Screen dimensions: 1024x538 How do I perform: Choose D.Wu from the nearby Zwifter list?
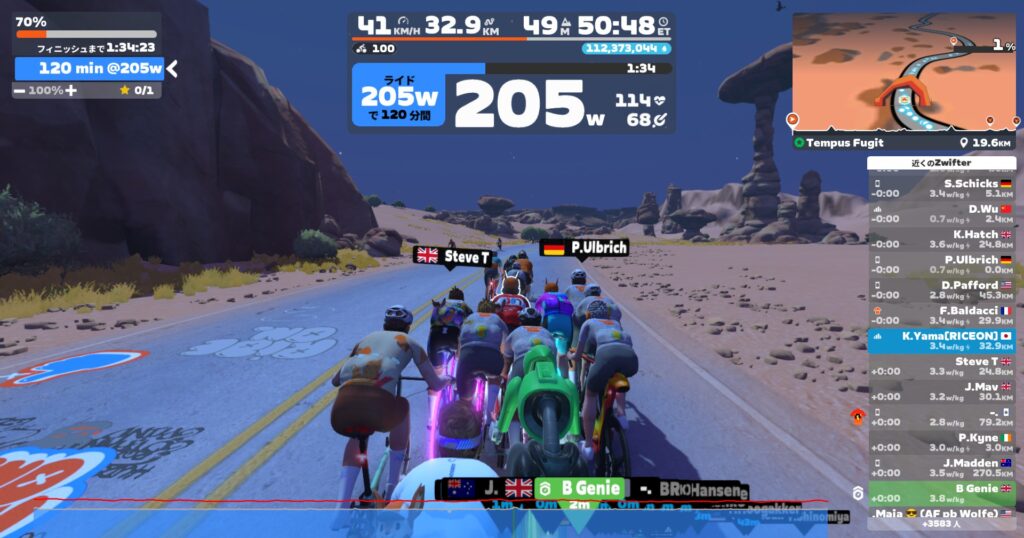941,213
